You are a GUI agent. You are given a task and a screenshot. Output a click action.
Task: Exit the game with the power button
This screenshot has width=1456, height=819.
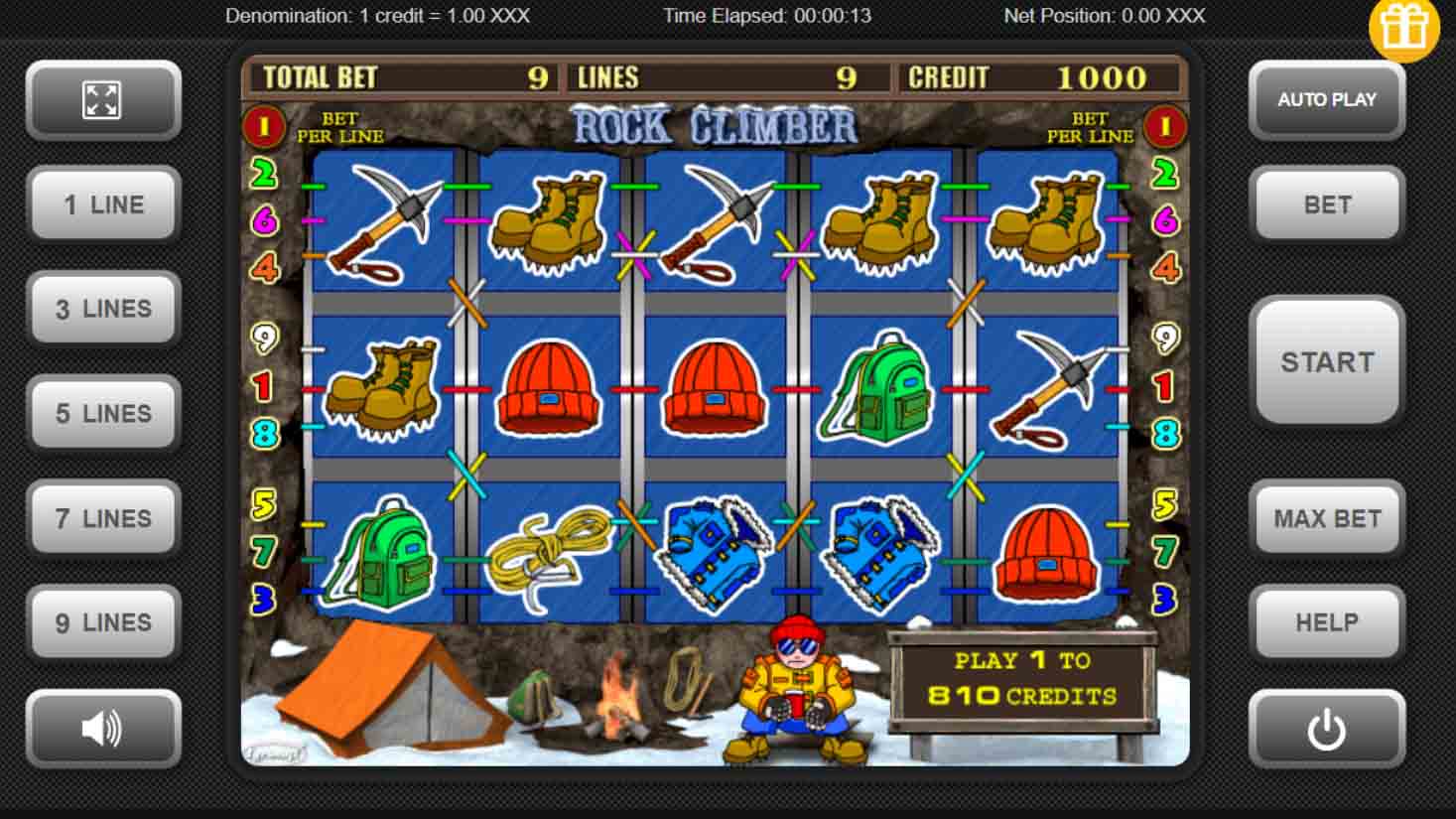[x=1326, y=730]
